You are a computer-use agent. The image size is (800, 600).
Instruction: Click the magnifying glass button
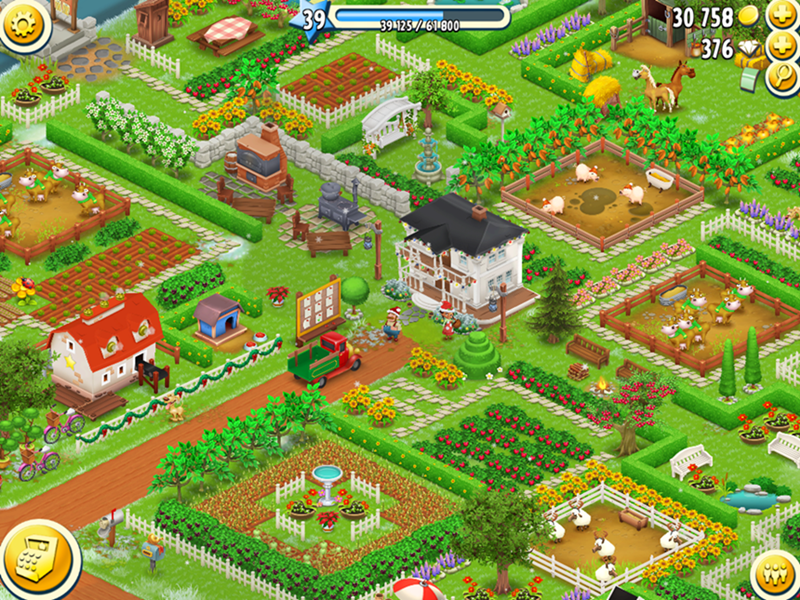click(781, 79)
